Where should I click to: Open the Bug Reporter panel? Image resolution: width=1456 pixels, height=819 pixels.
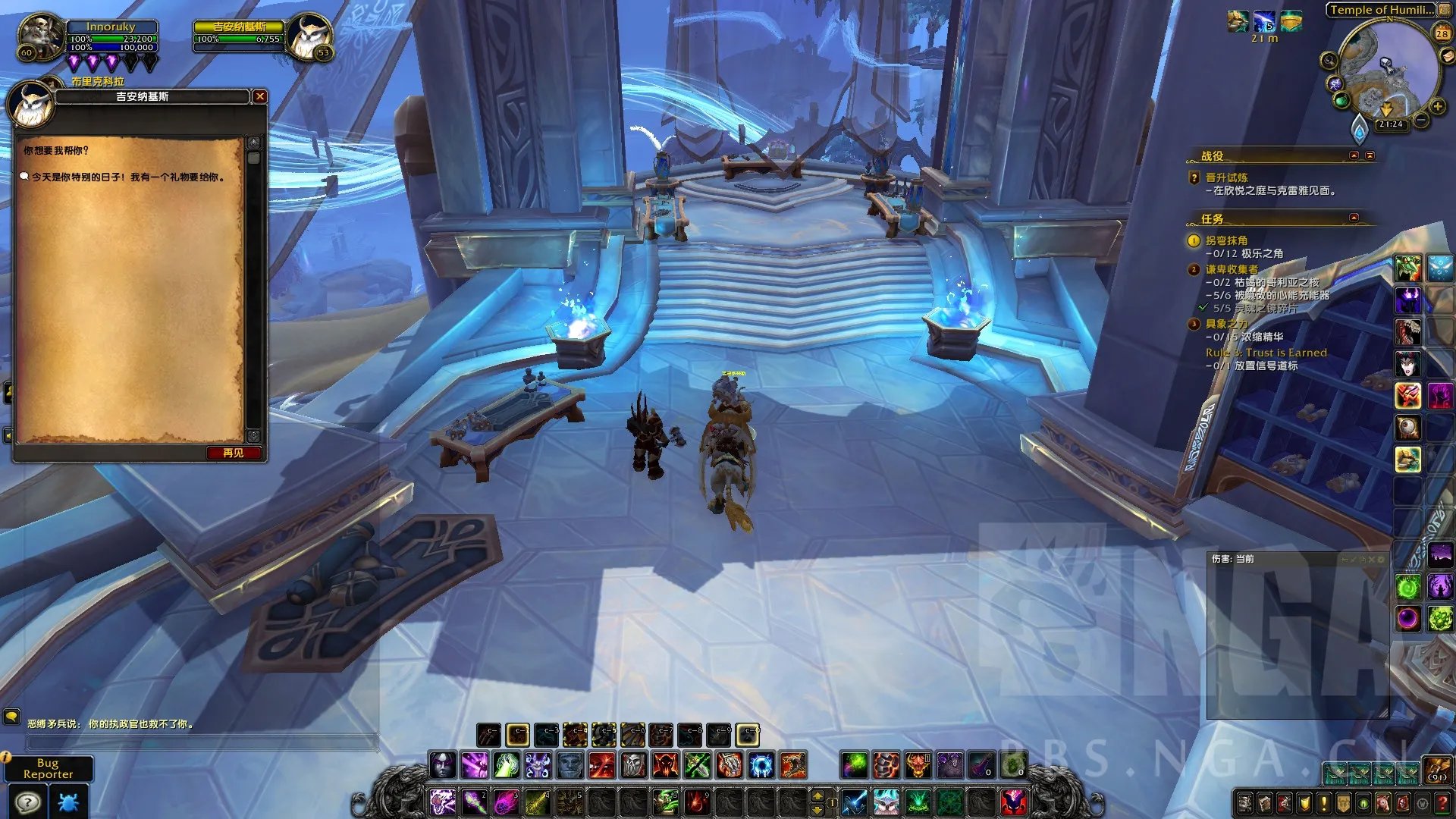(x=49, y=768)
